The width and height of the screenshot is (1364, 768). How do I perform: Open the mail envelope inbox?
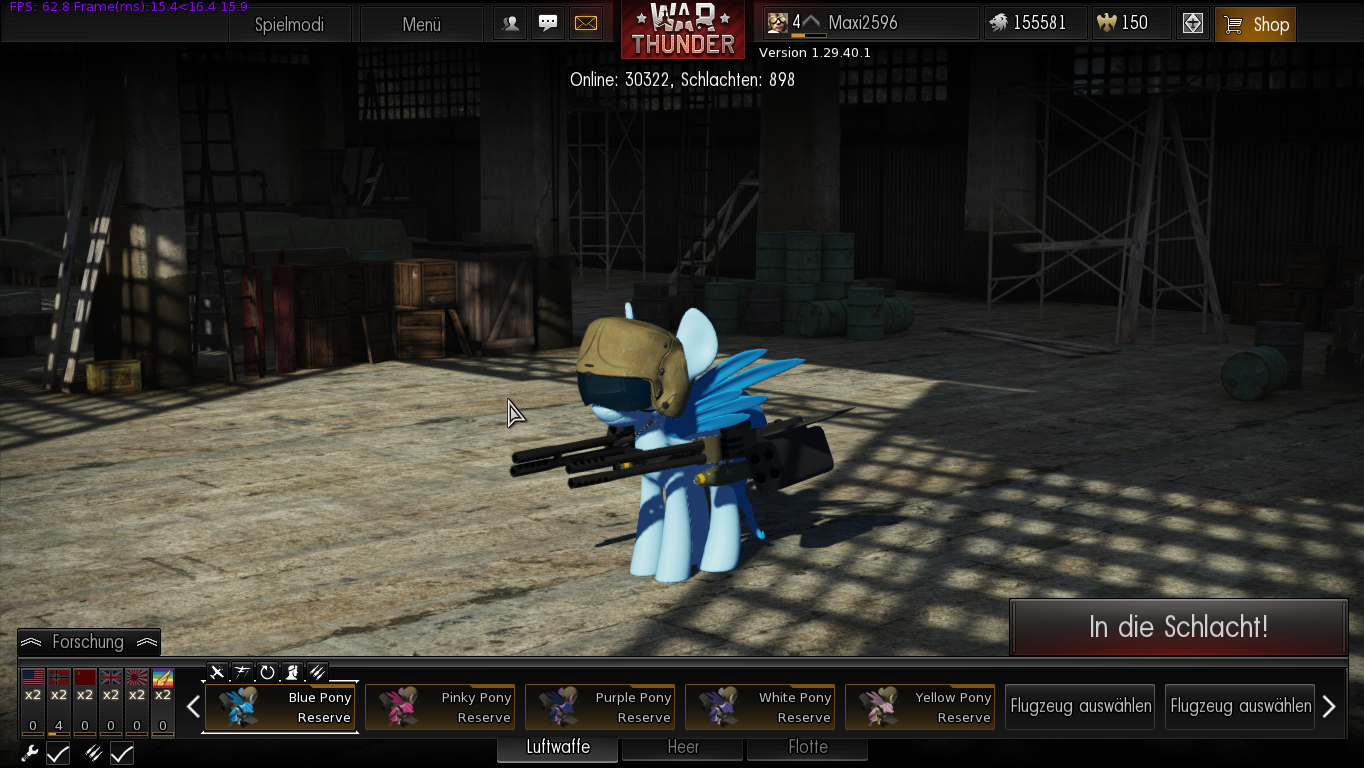coord(586,23)
